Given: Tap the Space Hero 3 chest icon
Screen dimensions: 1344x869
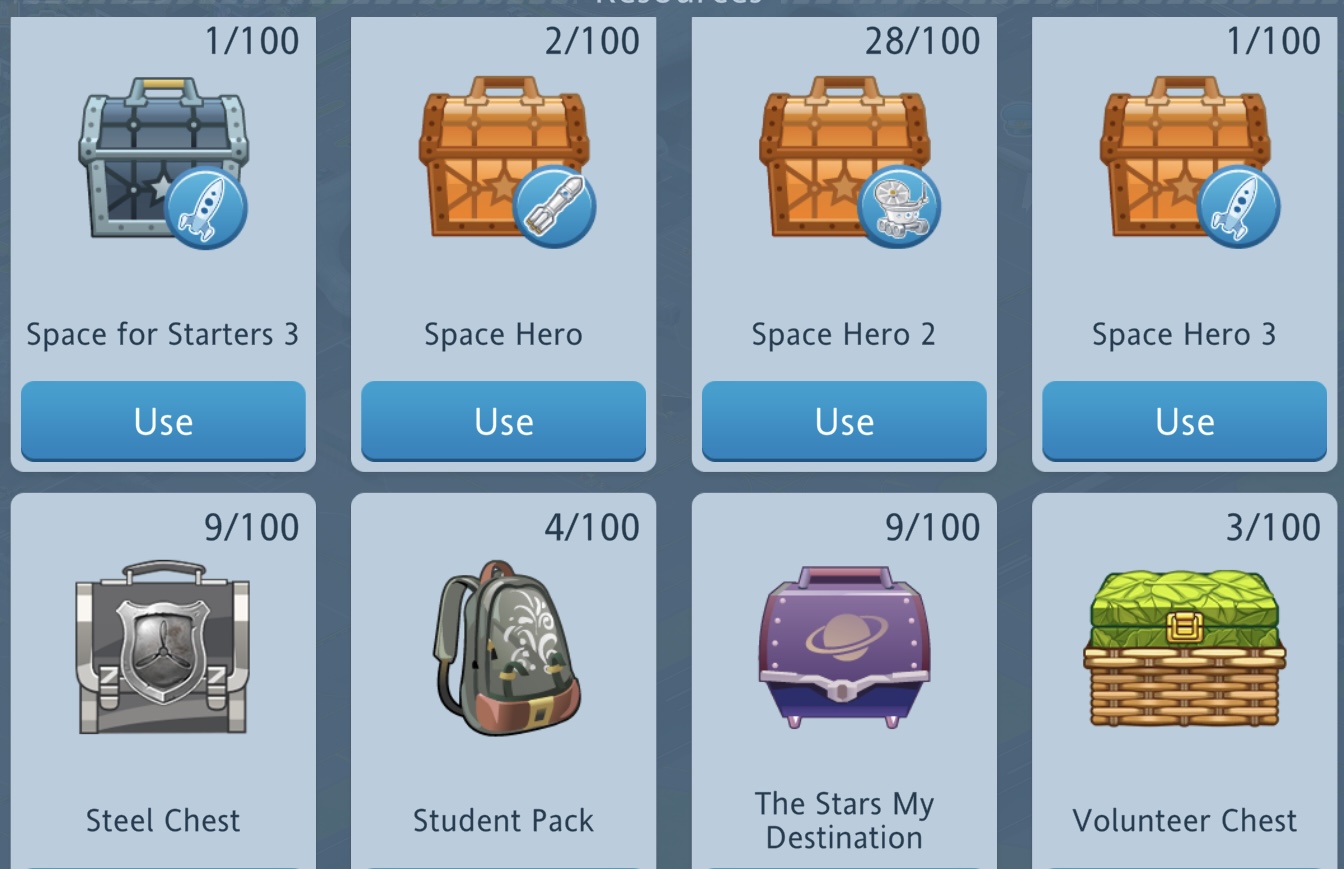Looking at the screenshot, I should (x=1186, y=160).
